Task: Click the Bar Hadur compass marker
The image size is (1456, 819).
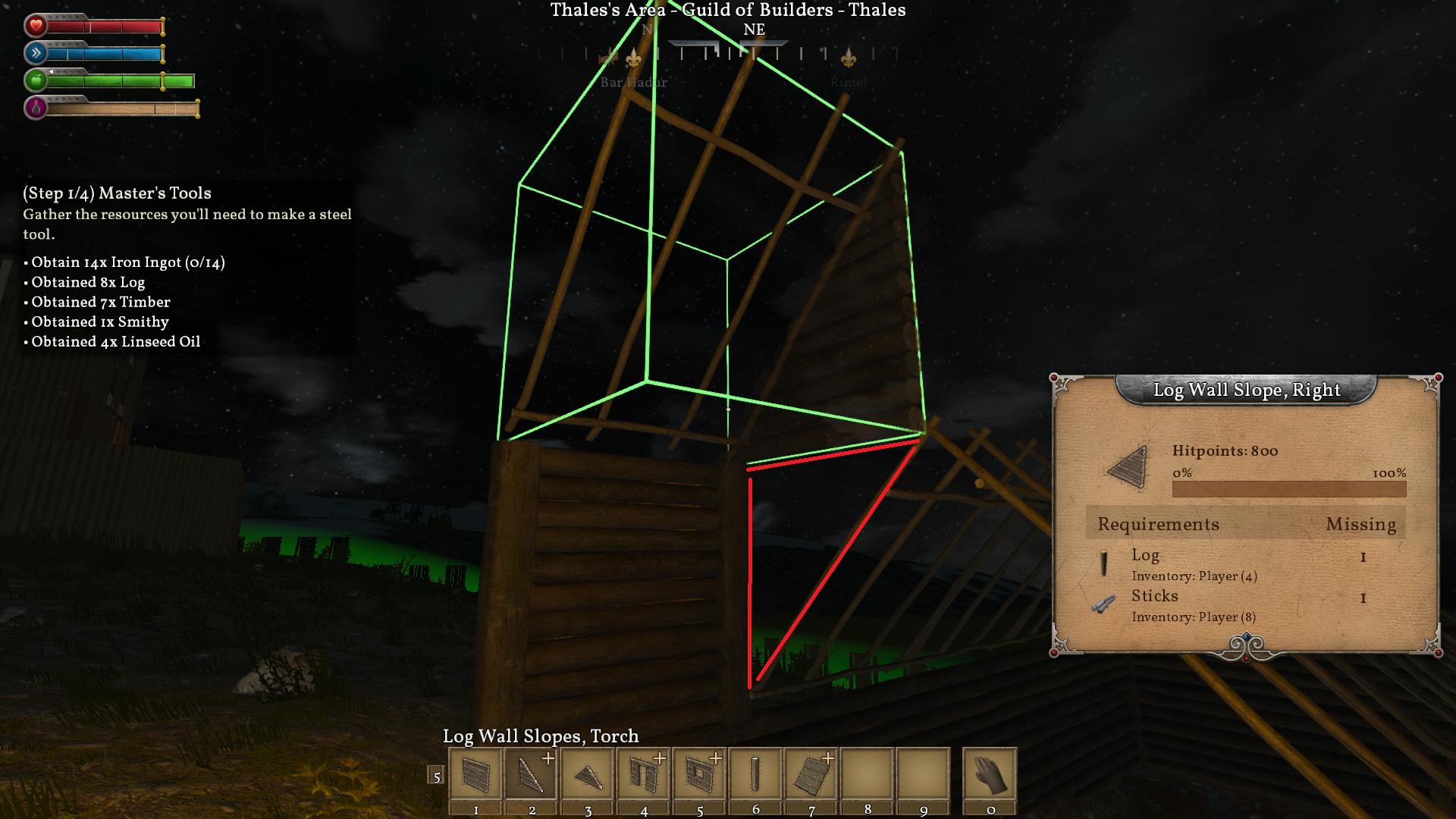Action: coord(633,58)
